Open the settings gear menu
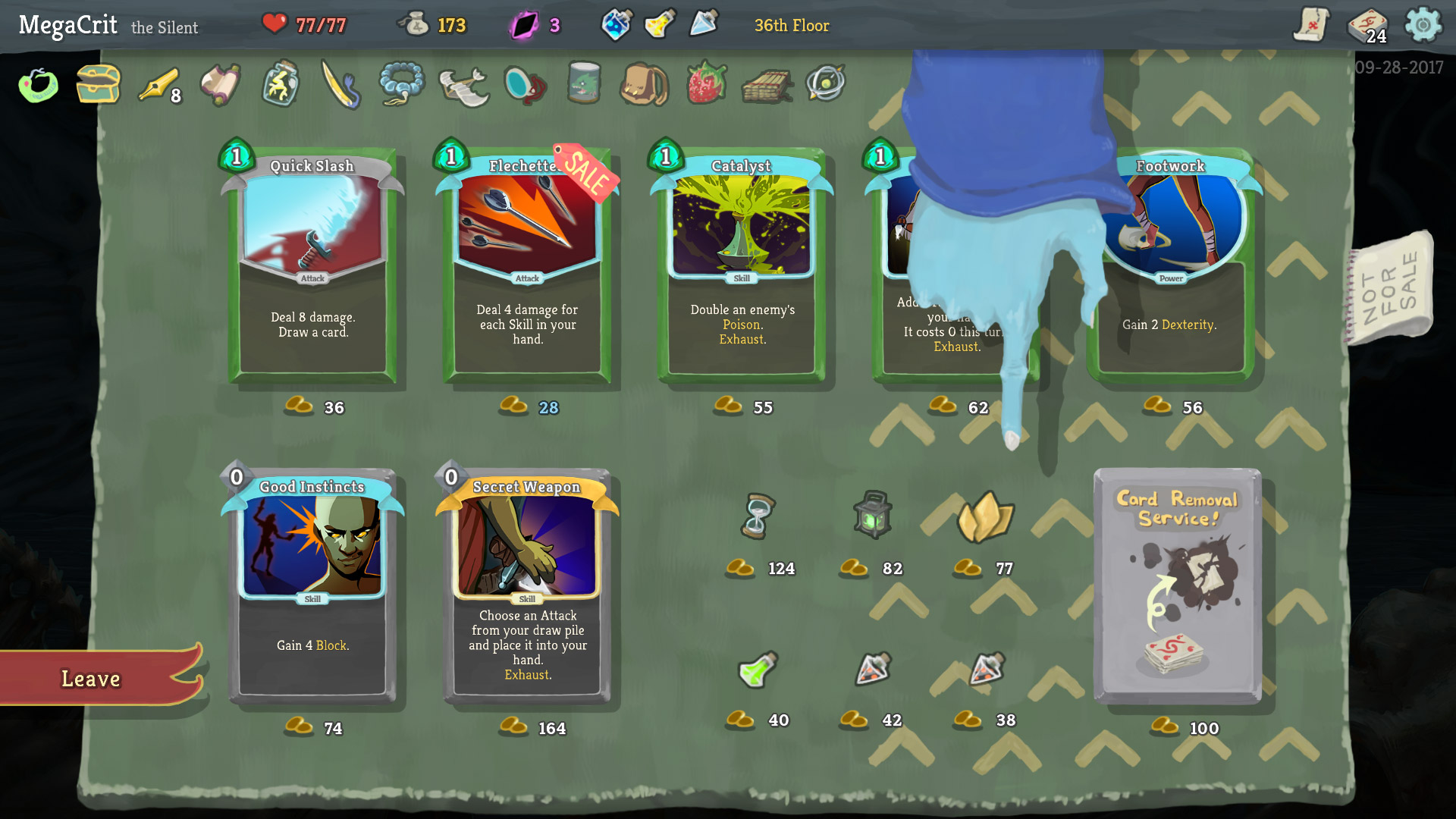This screenshot has width=1456, height=819. pos(1424,25)
